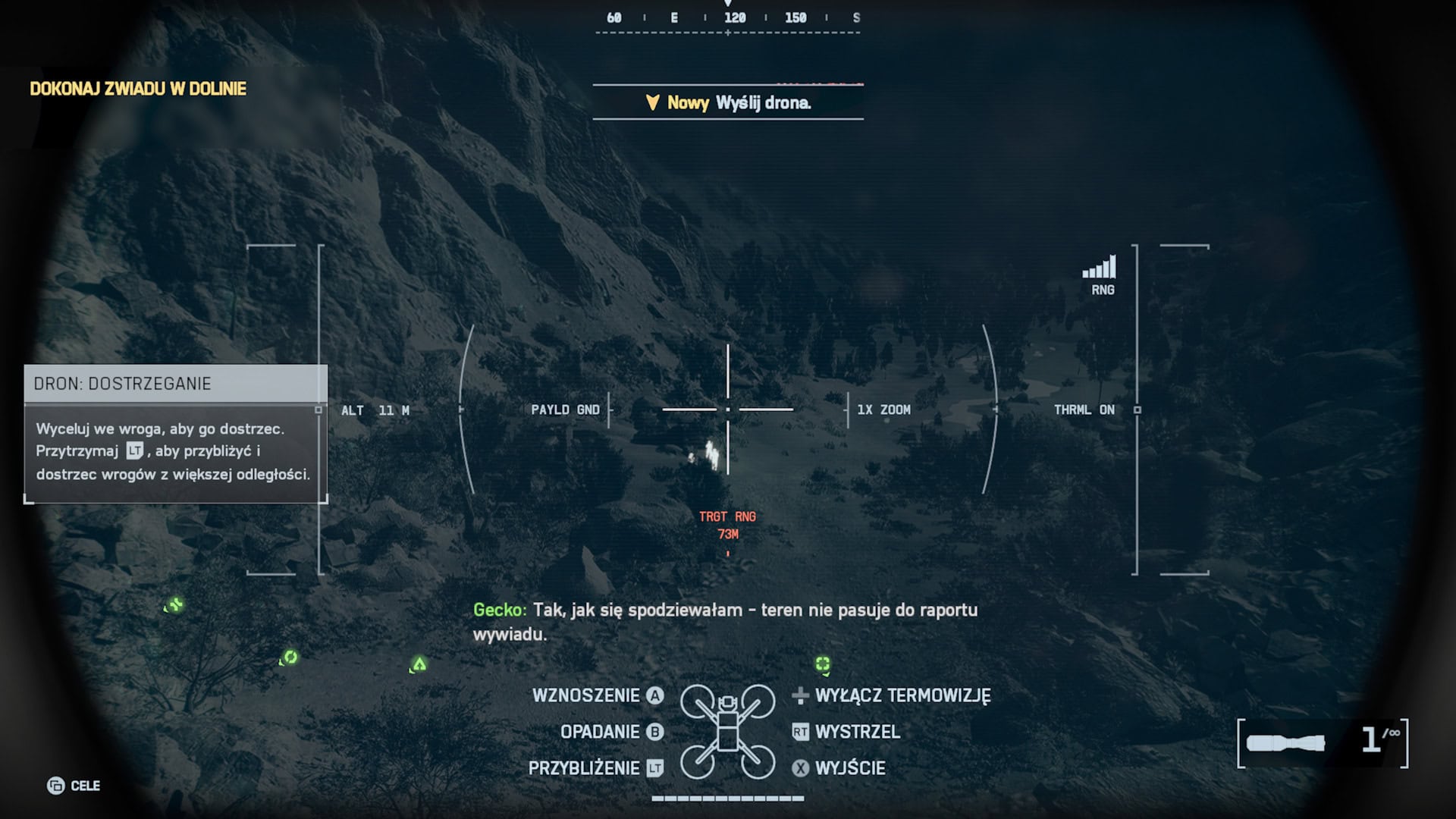1456x819 pixels.
Task: Click the PAYLD GND label
Action: 566,409
